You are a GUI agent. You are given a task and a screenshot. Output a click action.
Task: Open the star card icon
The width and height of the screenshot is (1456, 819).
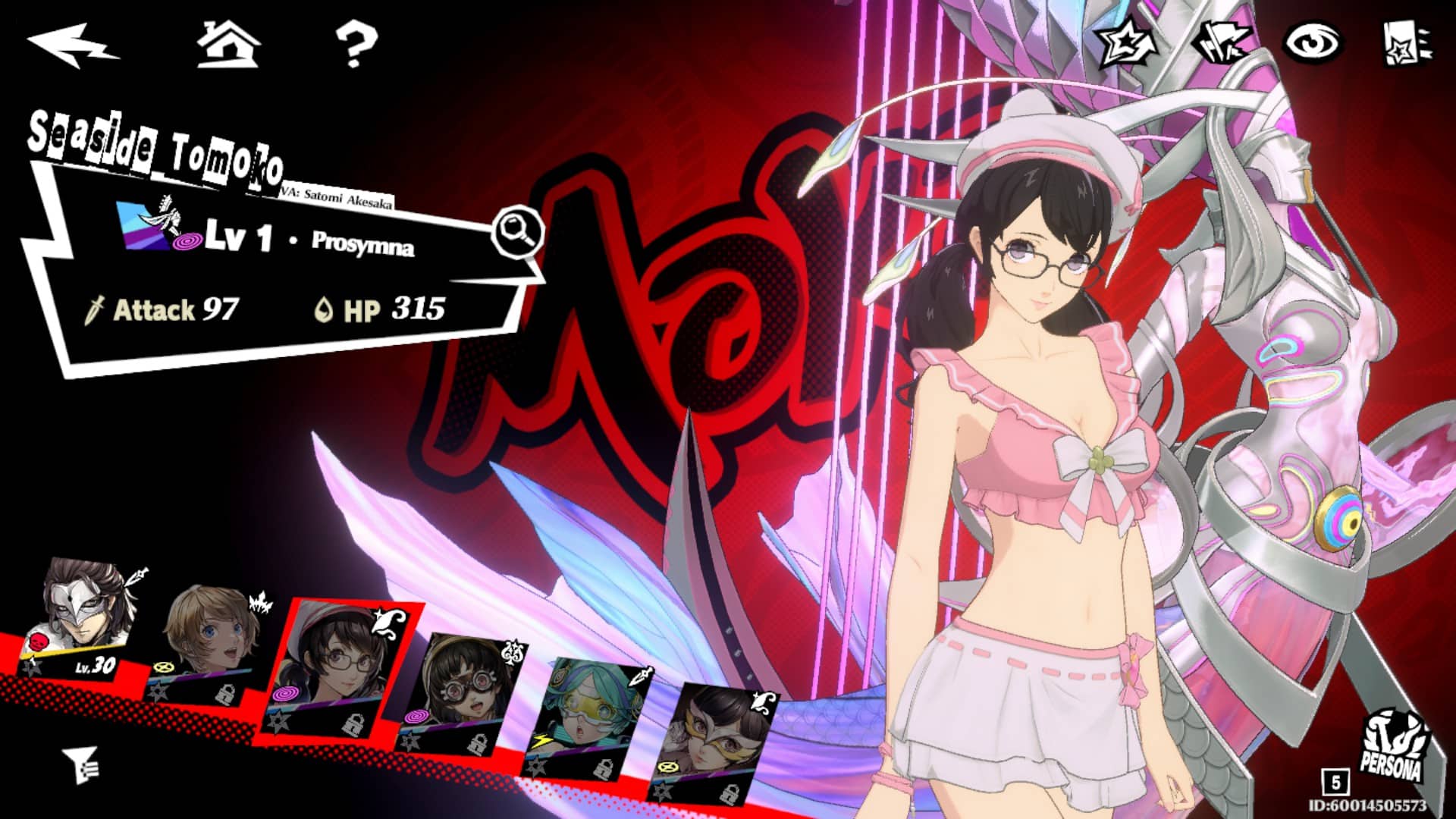pos(1407,44)
